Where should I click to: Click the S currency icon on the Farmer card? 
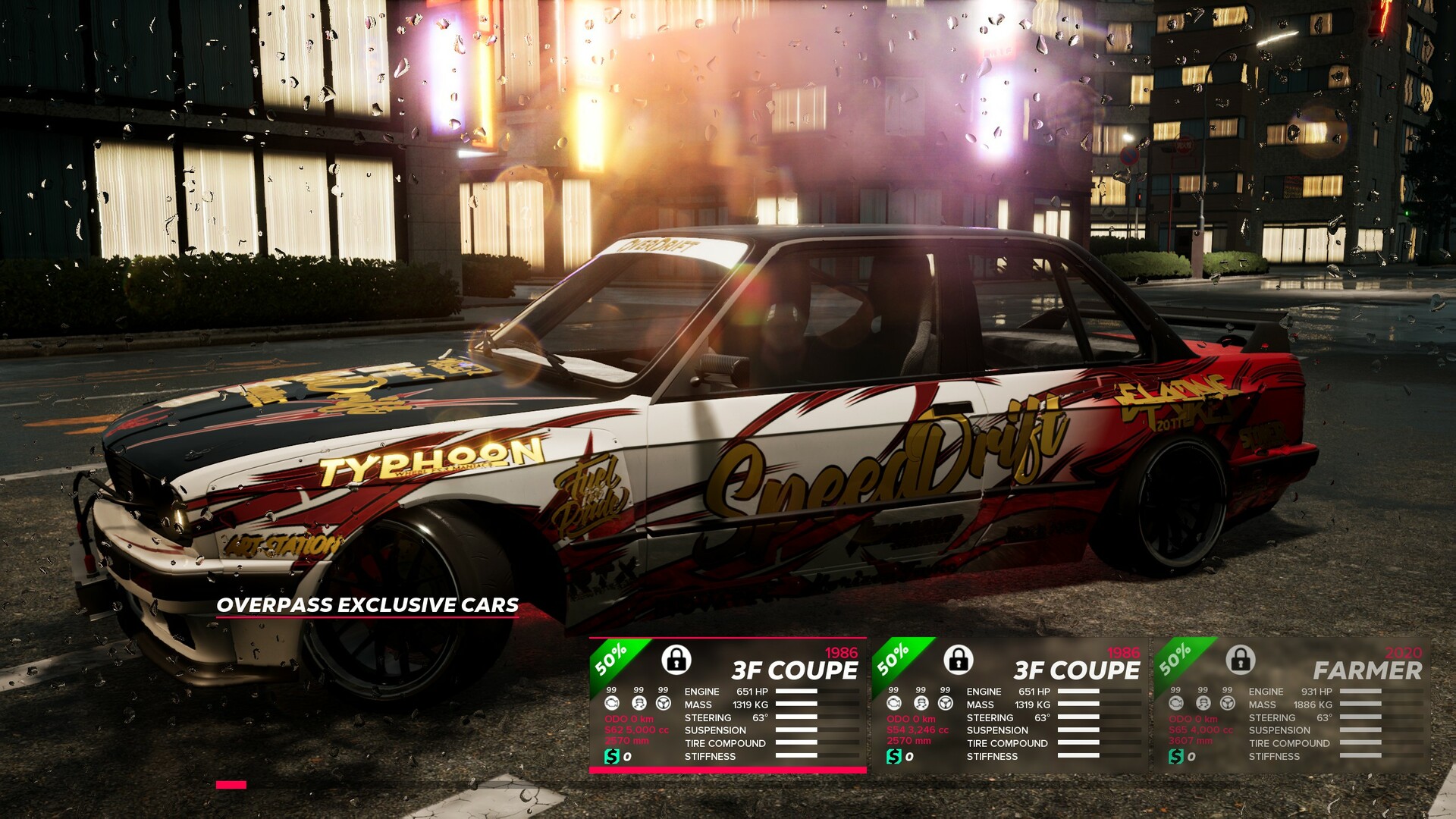[x=1176, y=756]
